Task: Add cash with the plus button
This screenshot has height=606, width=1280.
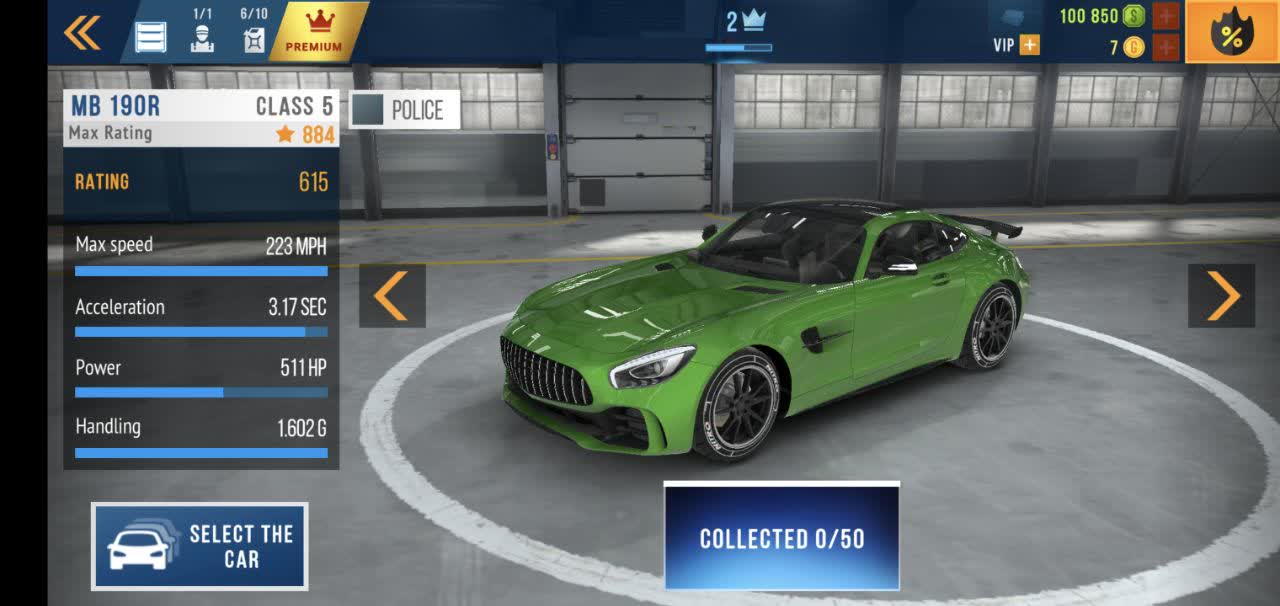Action: tap(1165, 16)
